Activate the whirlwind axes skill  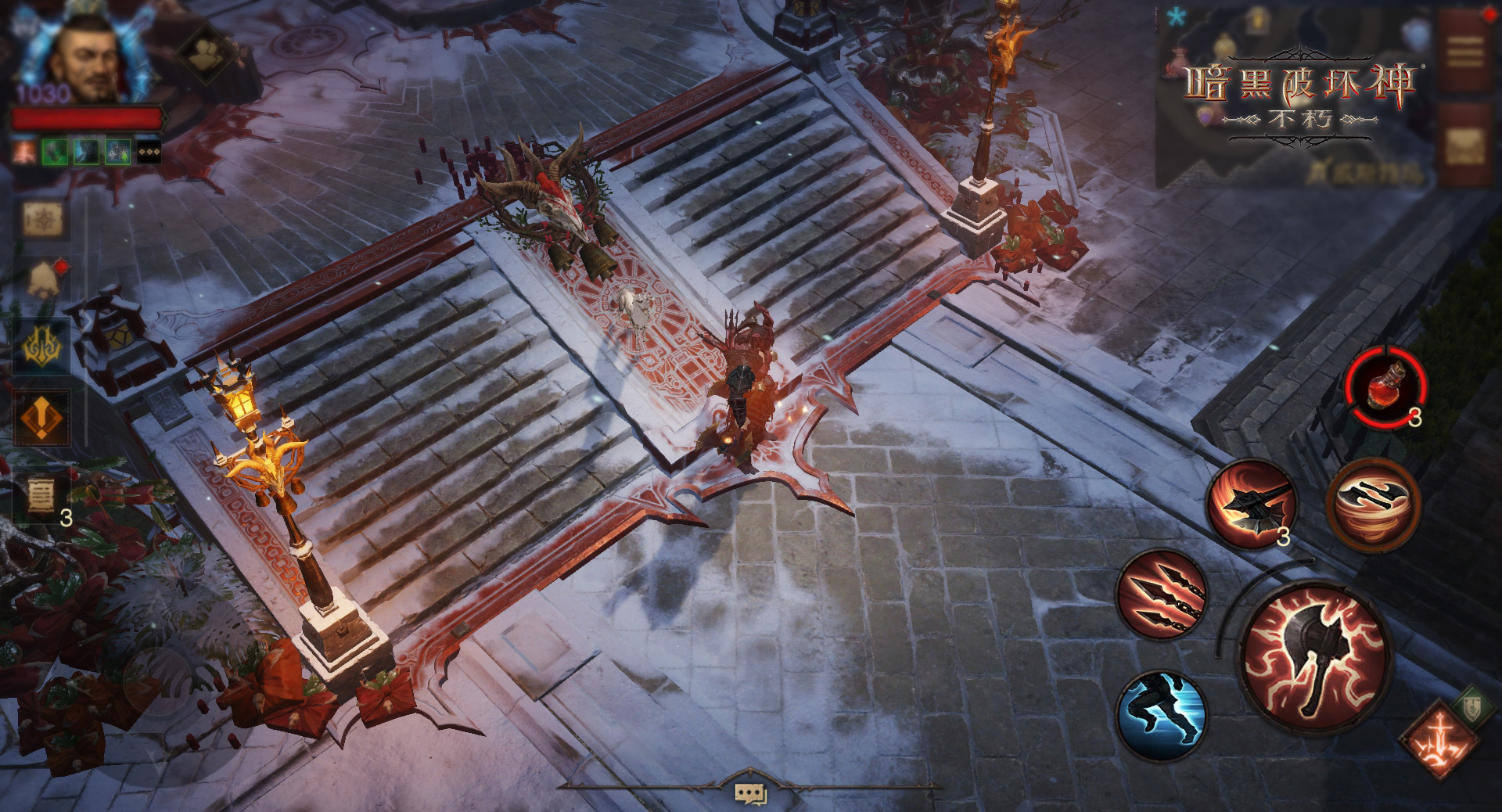(1374, 501)
